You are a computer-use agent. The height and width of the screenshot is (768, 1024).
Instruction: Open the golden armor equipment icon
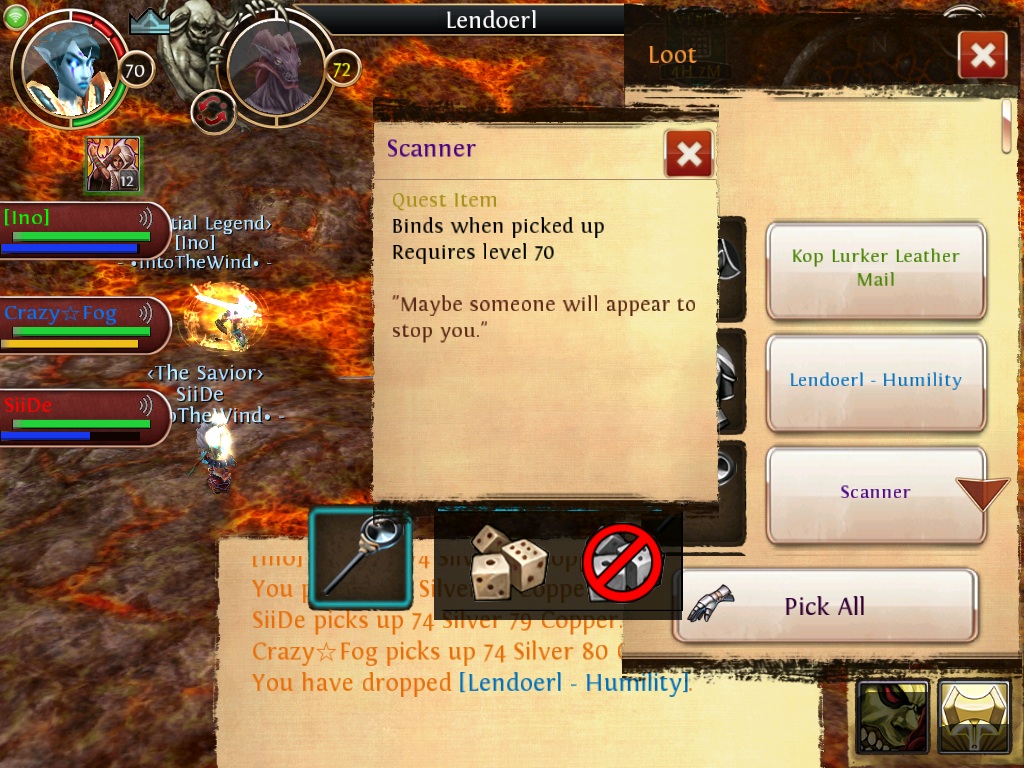point(974,717)
